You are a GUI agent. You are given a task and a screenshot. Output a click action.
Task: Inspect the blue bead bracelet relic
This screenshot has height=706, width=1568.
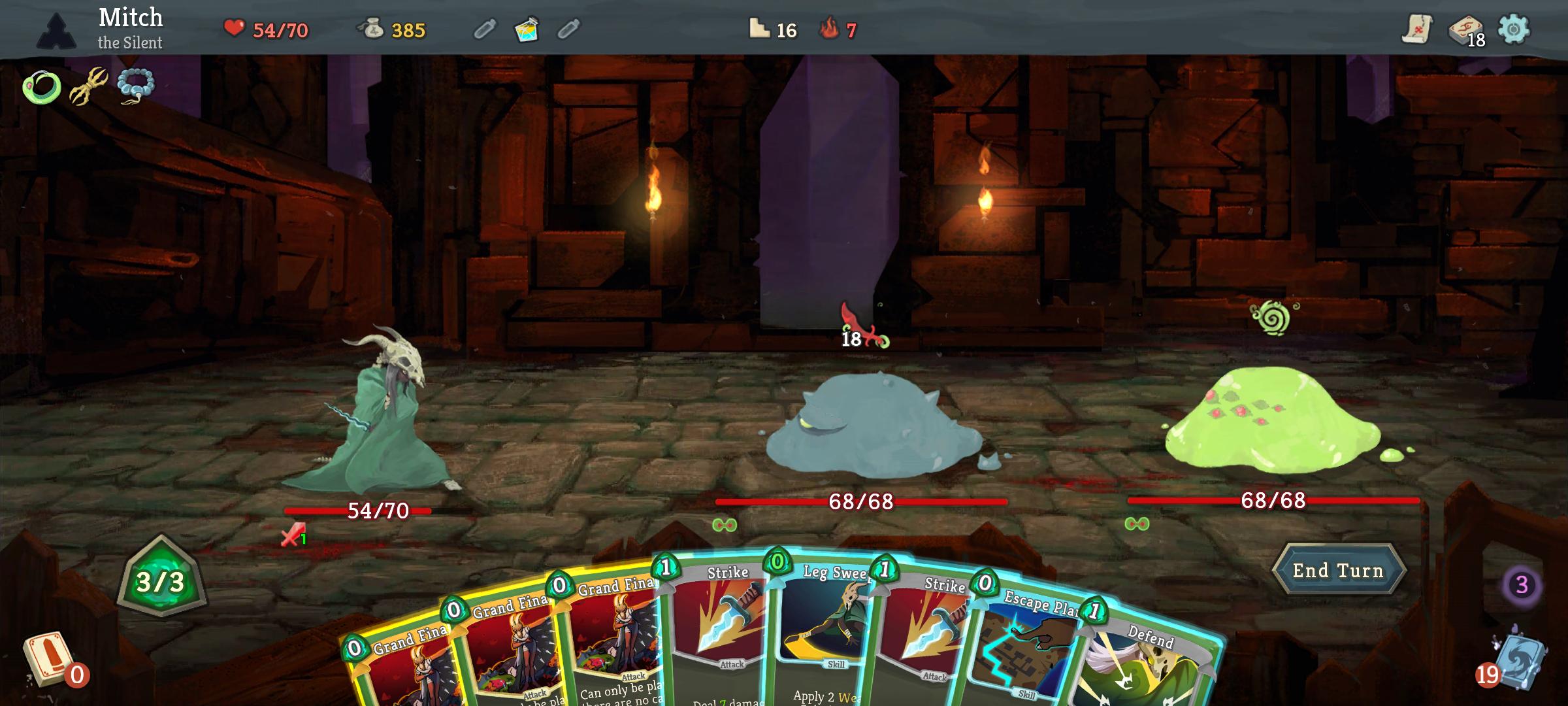tap(136, 86)
